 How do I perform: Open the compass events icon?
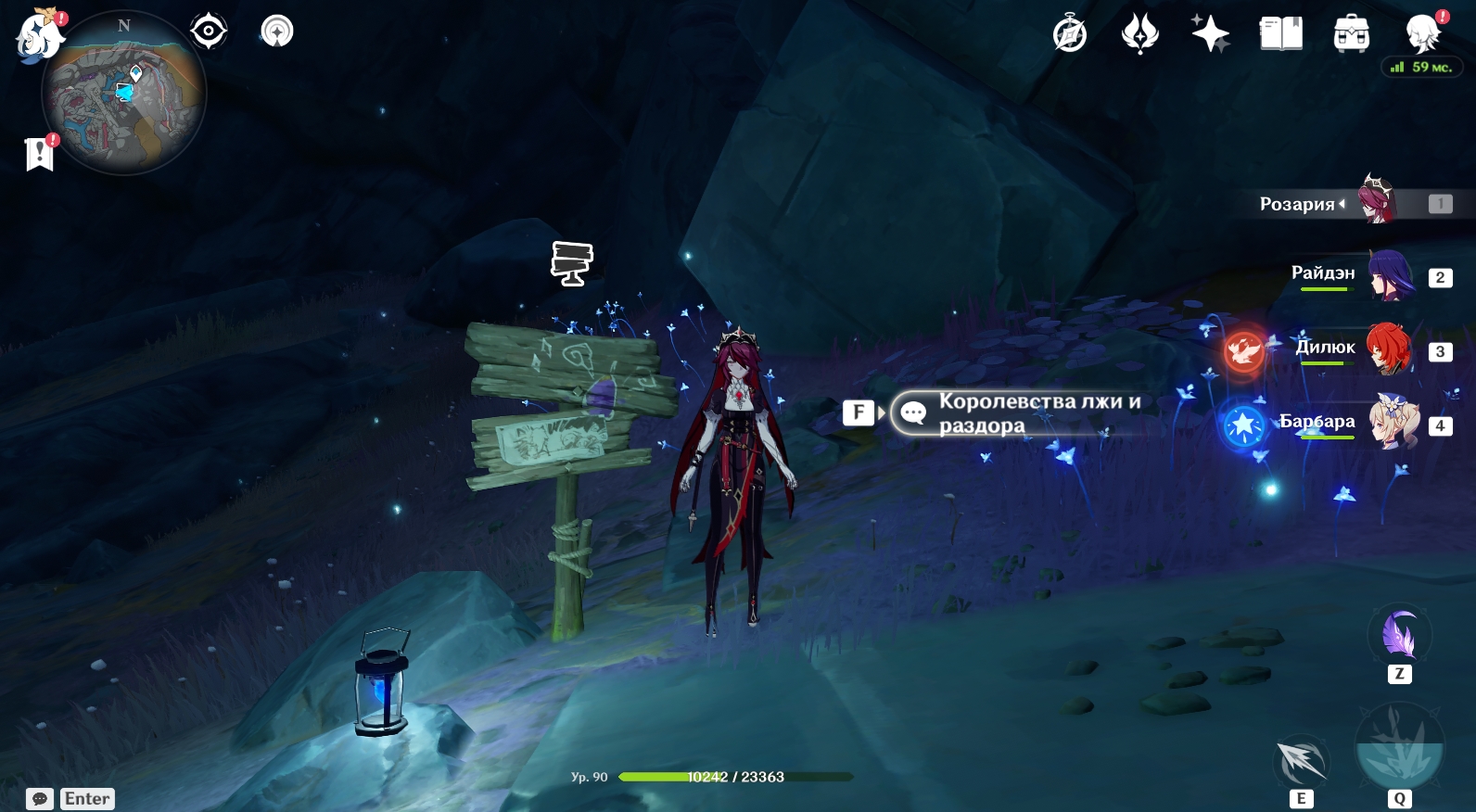(x=1070, y=34)
